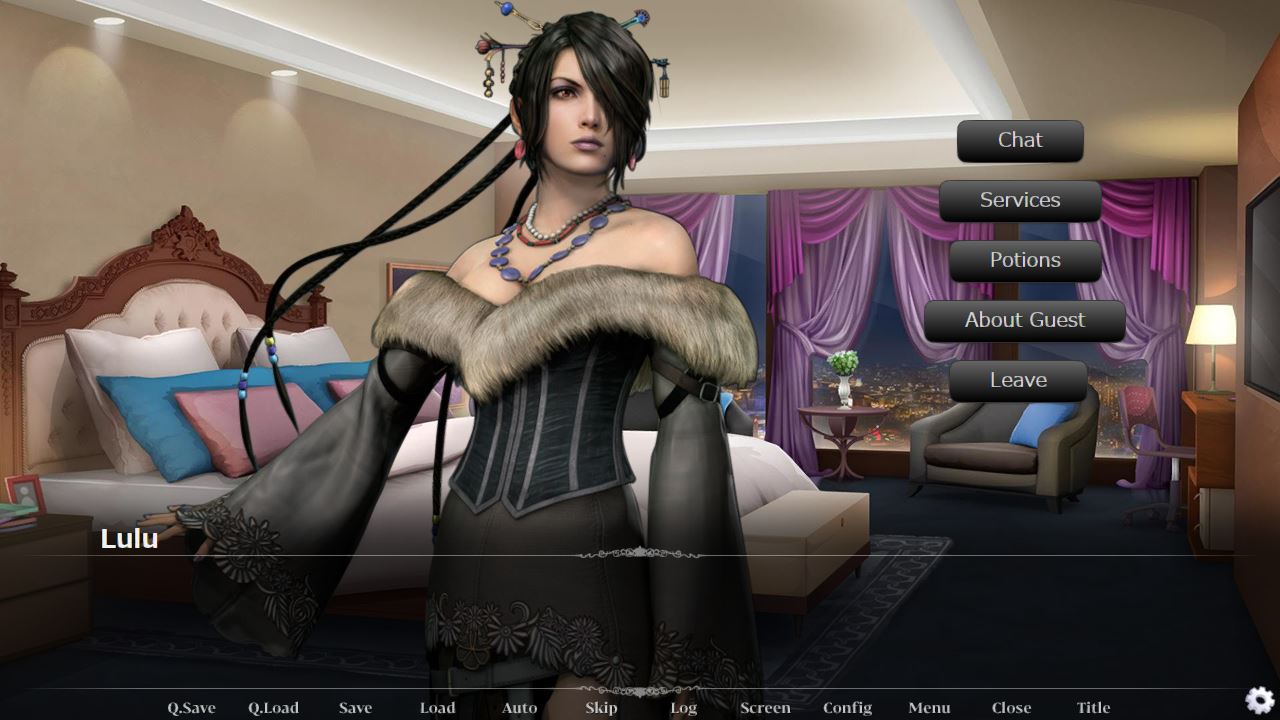
Task: Click the Screen option
Action: point(765,708)
